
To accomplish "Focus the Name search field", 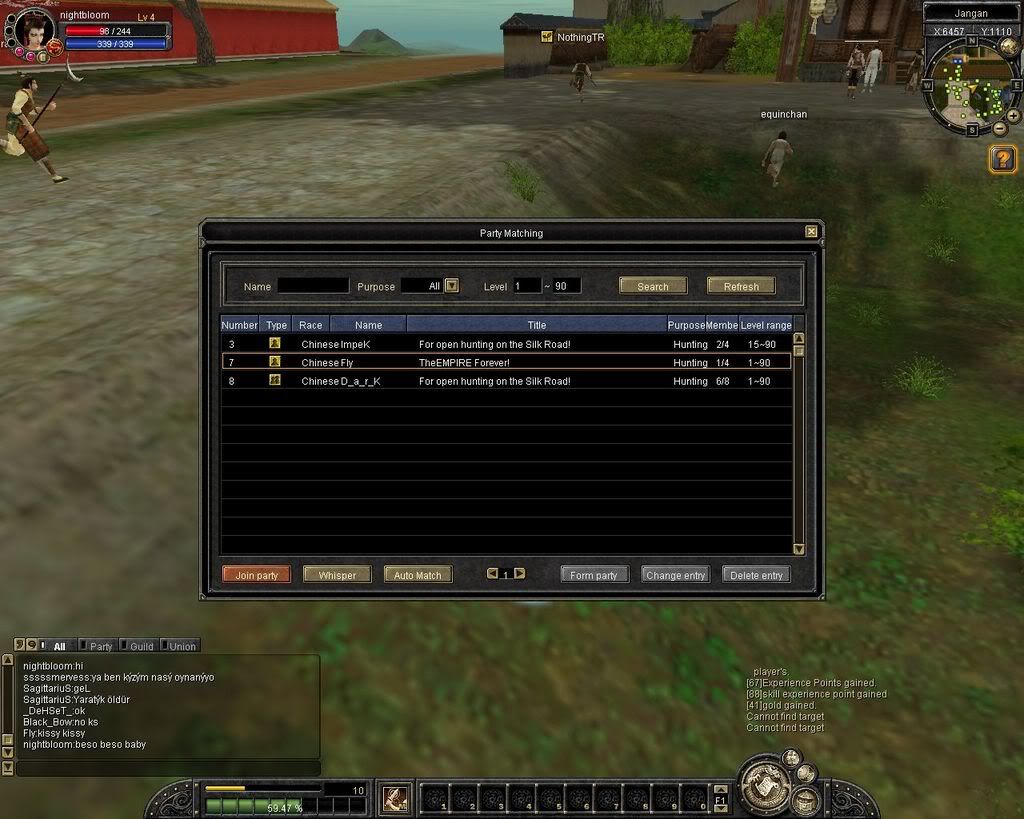I will point(313,286).
